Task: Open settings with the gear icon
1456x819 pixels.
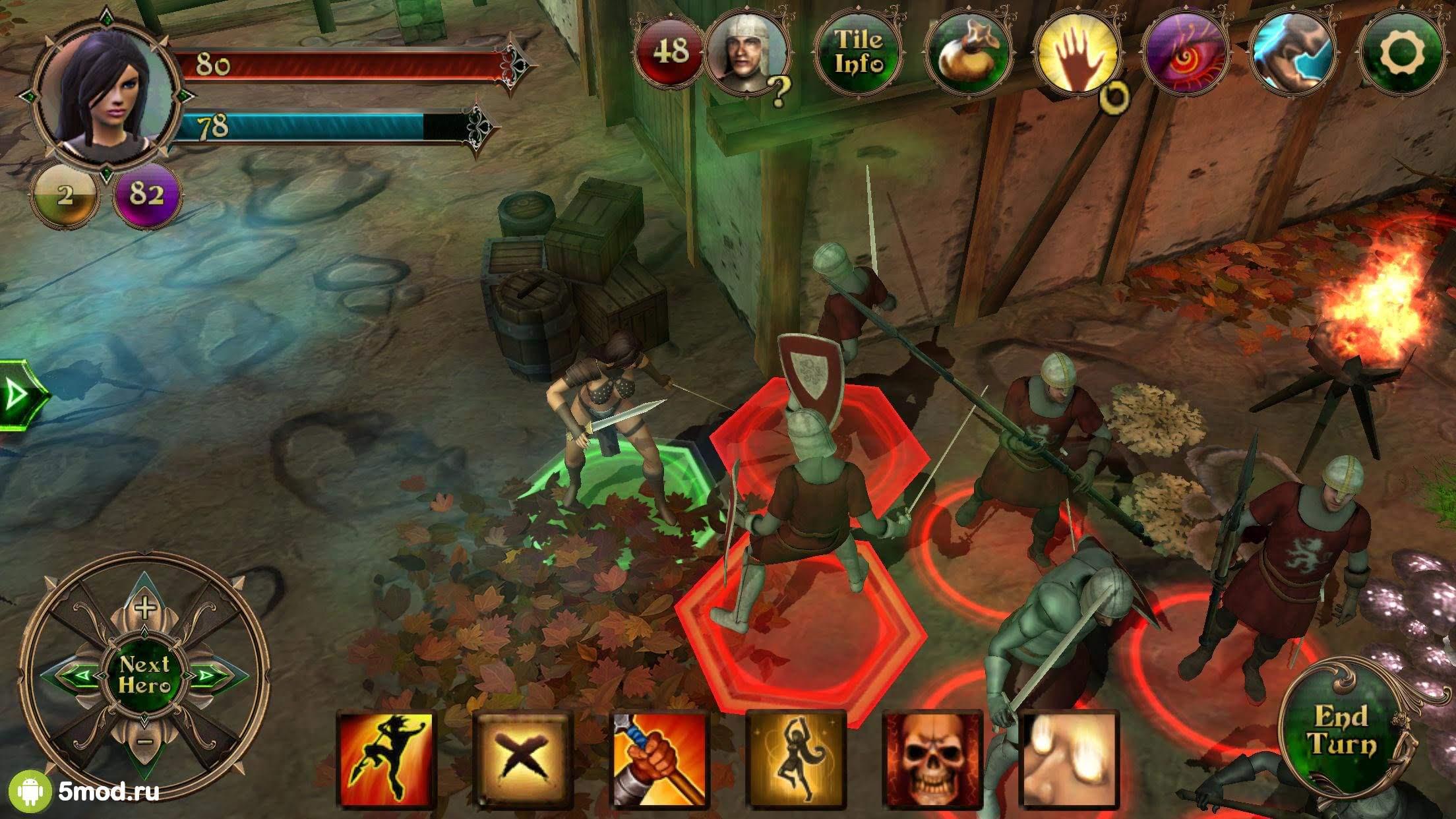Action: coord(1402,52)
